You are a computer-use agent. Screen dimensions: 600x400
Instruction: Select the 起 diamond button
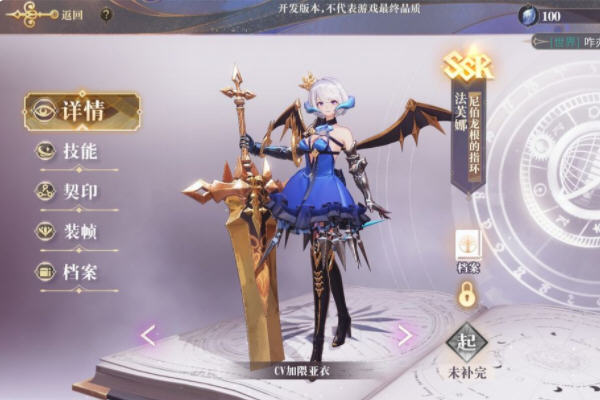pyautogui.click(x=467, y=343)
